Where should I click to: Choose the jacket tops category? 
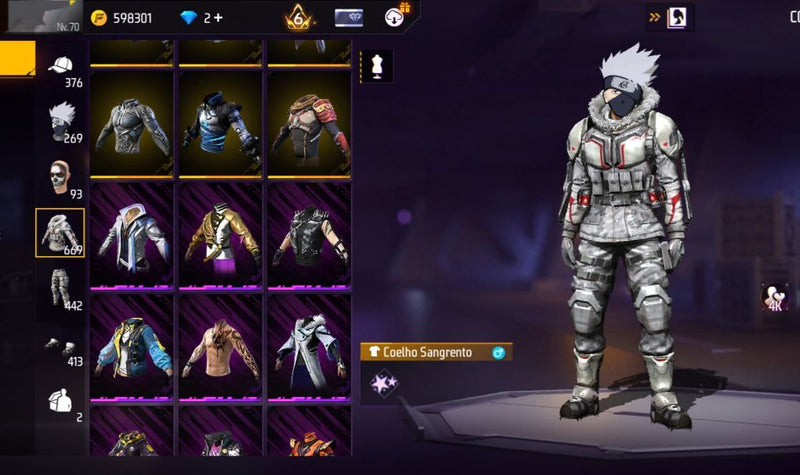(x=61, y=233)
